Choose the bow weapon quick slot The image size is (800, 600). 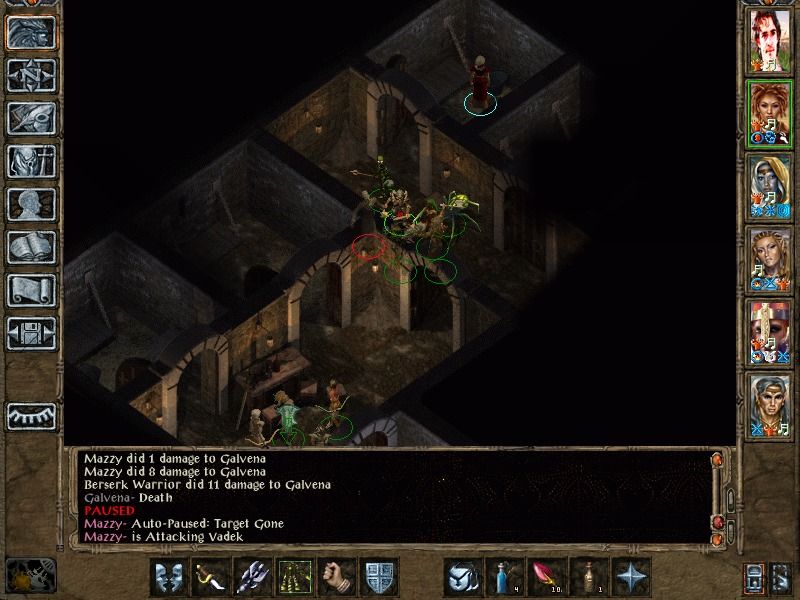(209, 577)
